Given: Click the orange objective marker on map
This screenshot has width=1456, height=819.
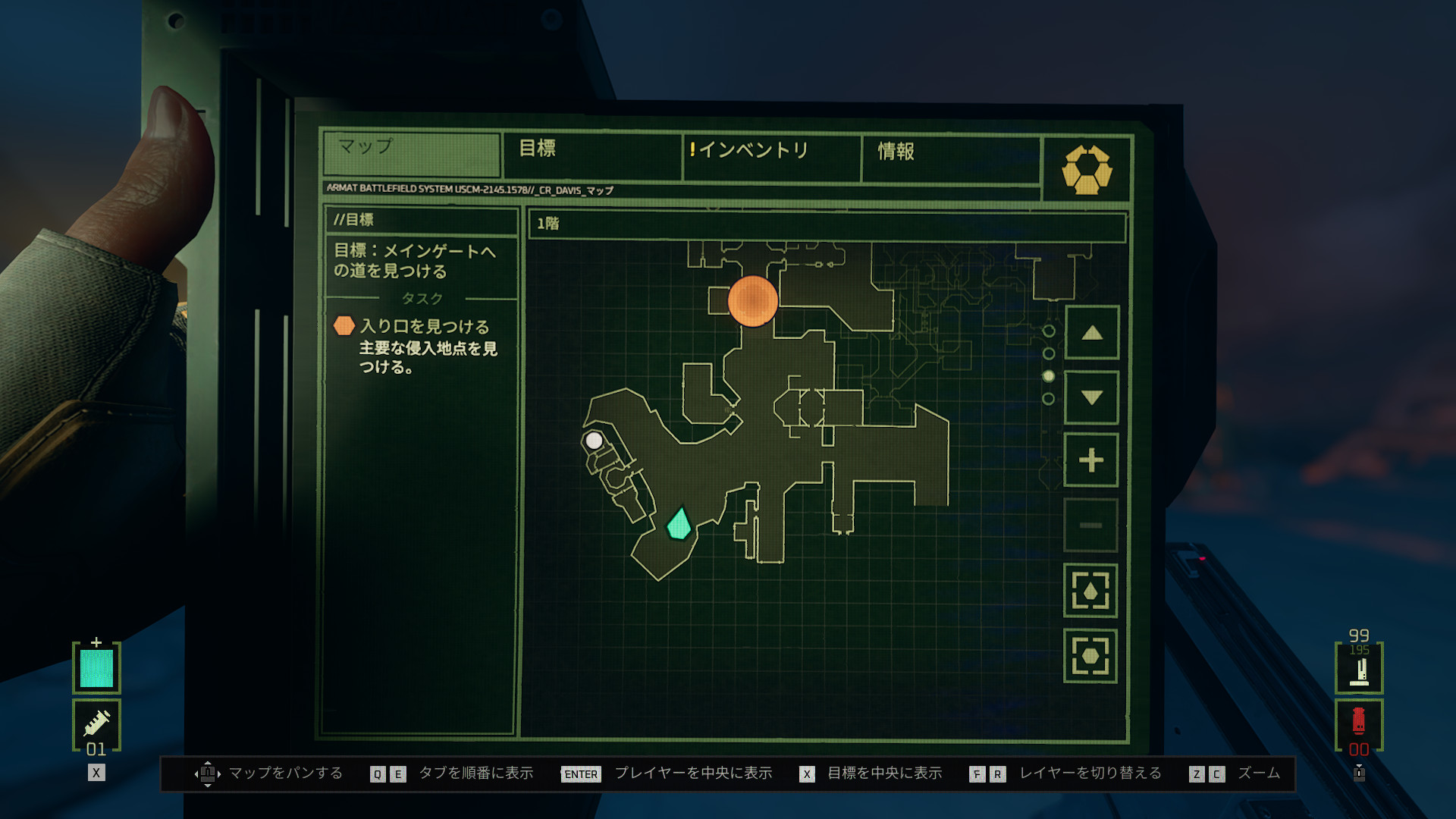Looking at the screenshot, I should pyautogui.click(x=752, y=301).
